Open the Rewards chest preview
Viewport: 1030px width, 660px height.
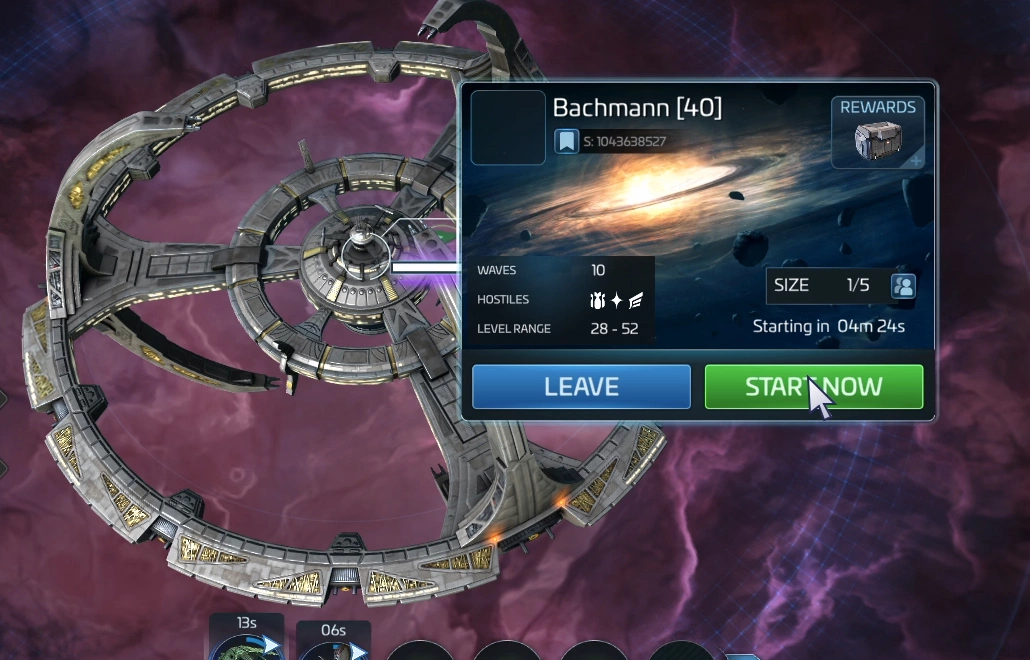(877, 133)
